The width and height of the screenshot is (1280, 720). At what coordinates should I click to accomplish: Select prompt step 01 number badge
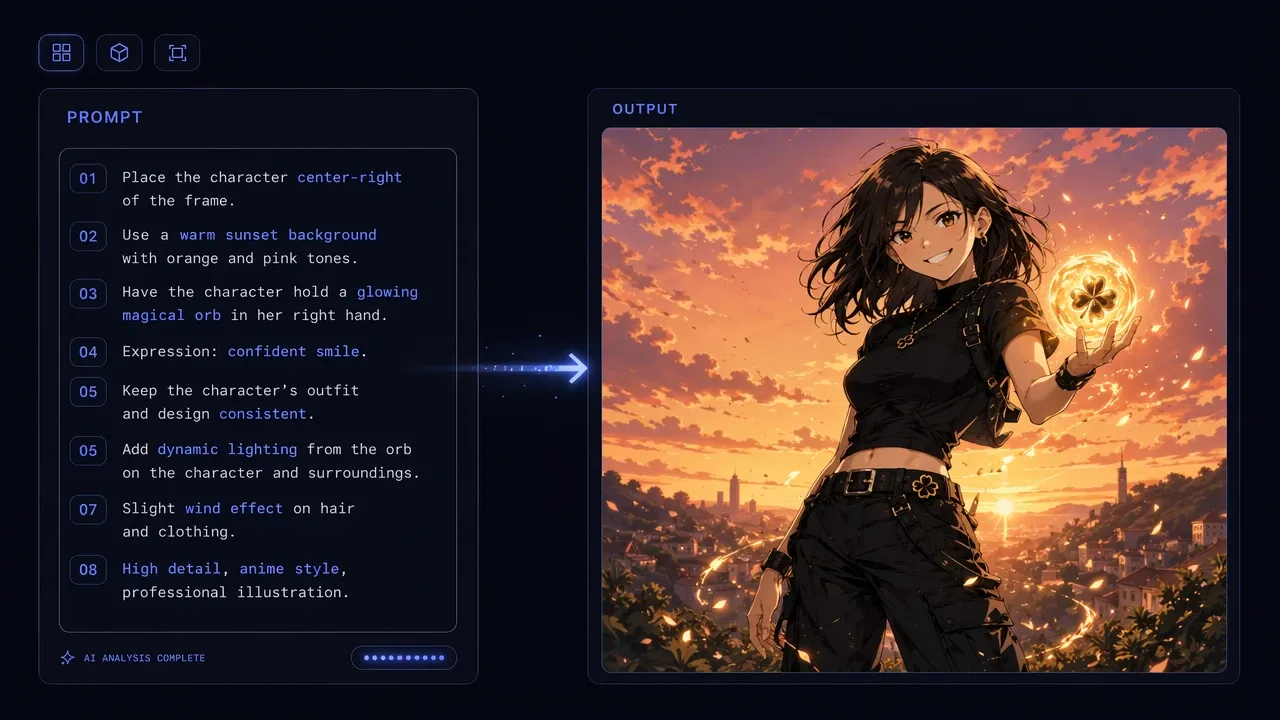tap(88, 179)
